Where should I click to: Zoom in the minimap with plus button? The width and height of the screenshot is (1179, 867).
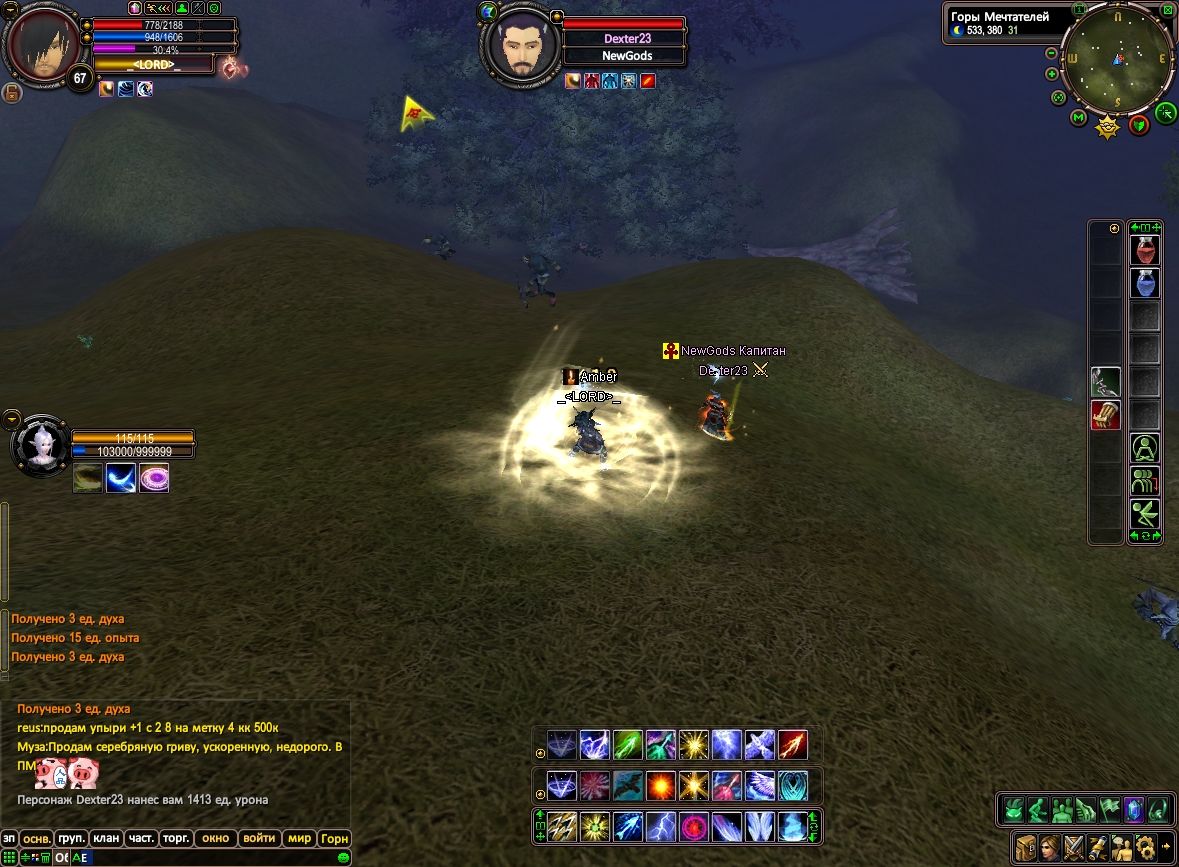pos(1052,74)
